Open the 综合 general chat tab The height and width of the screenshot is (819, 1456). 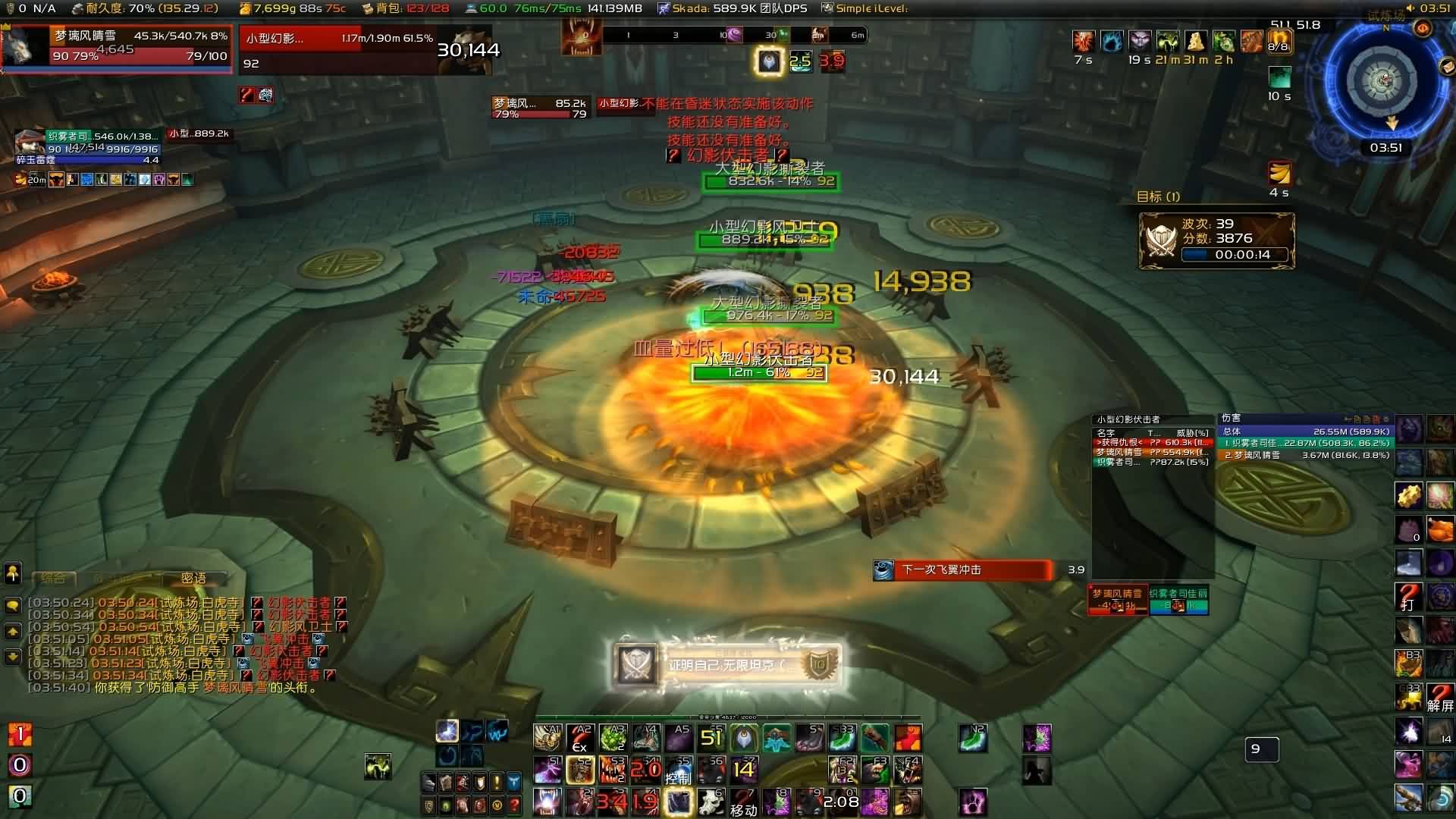tap(53, 578)
